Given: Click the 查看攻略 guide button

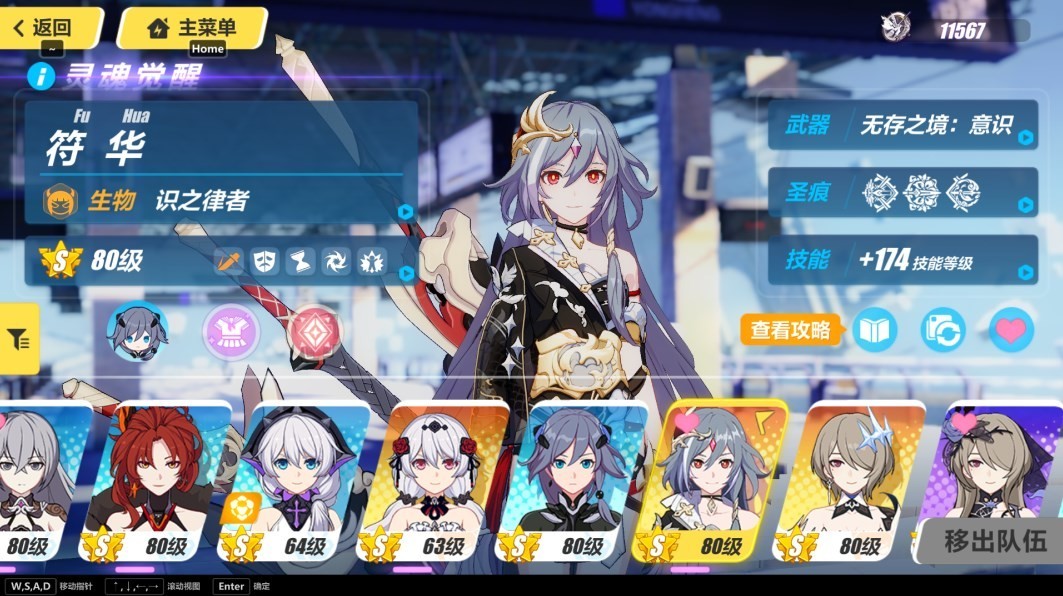Looking at the screenshot, I should [791, 329].
